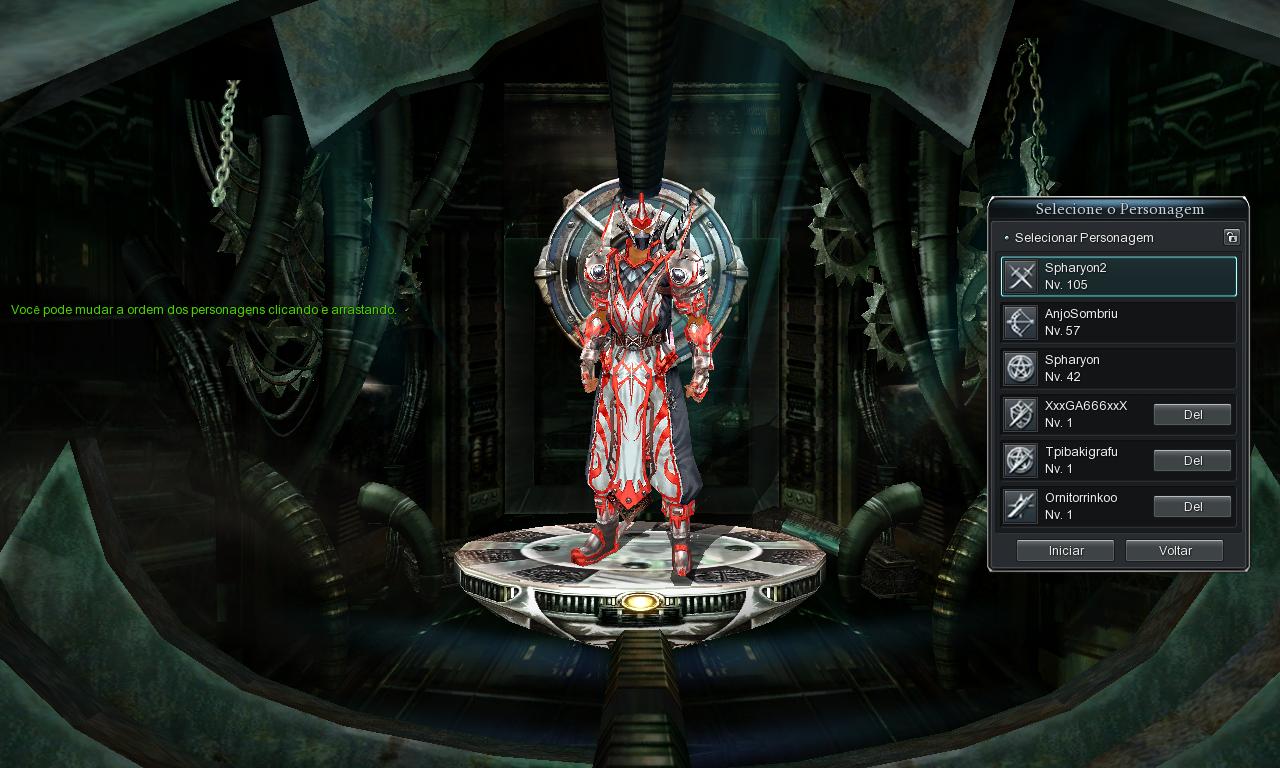Click the pentagram class icon beside Spharyon
This screenshot has height=768, width=1280.
(1019, 367)
